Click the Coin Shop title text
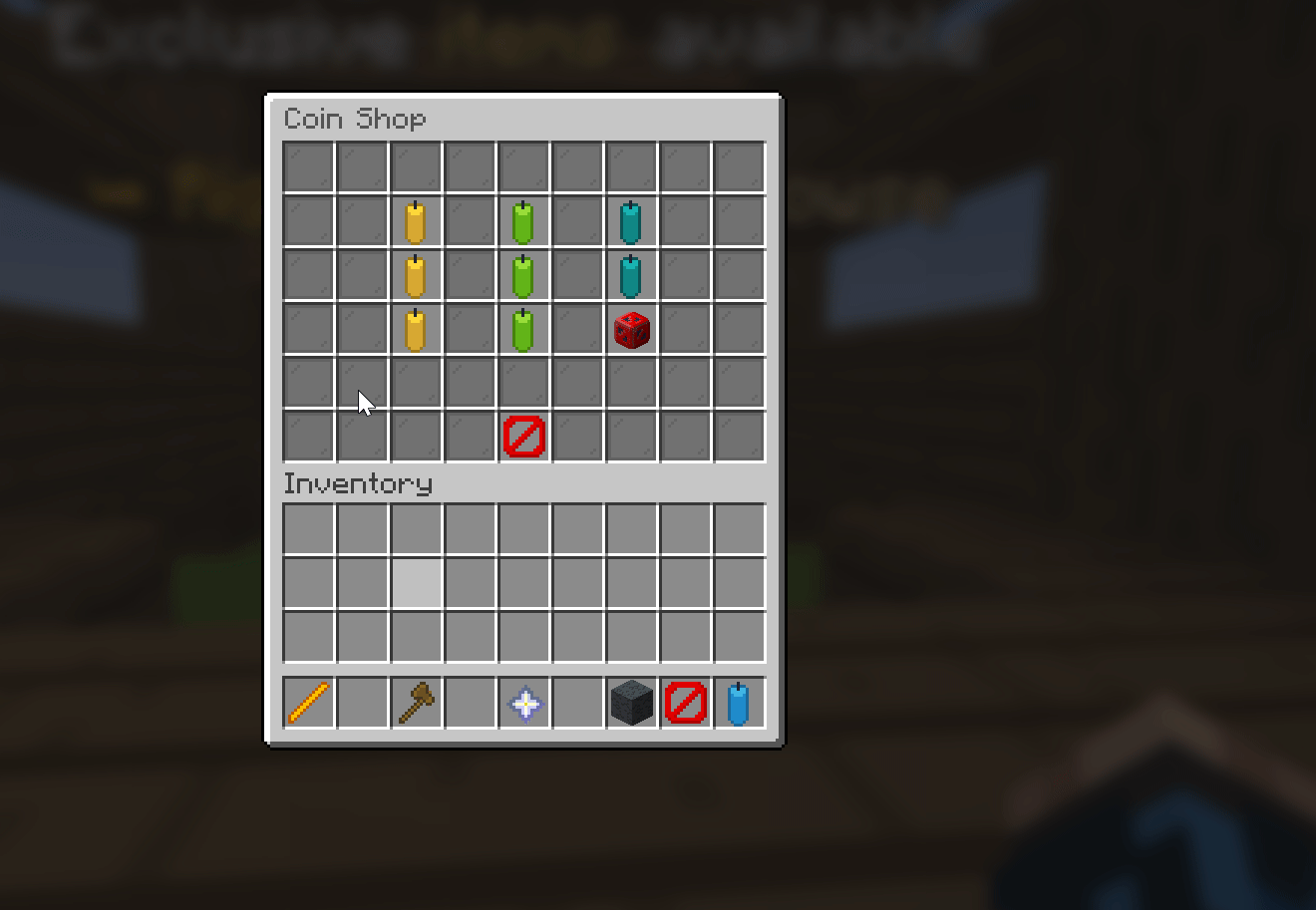The image size is (1316, 910). (x=355, y=119)
